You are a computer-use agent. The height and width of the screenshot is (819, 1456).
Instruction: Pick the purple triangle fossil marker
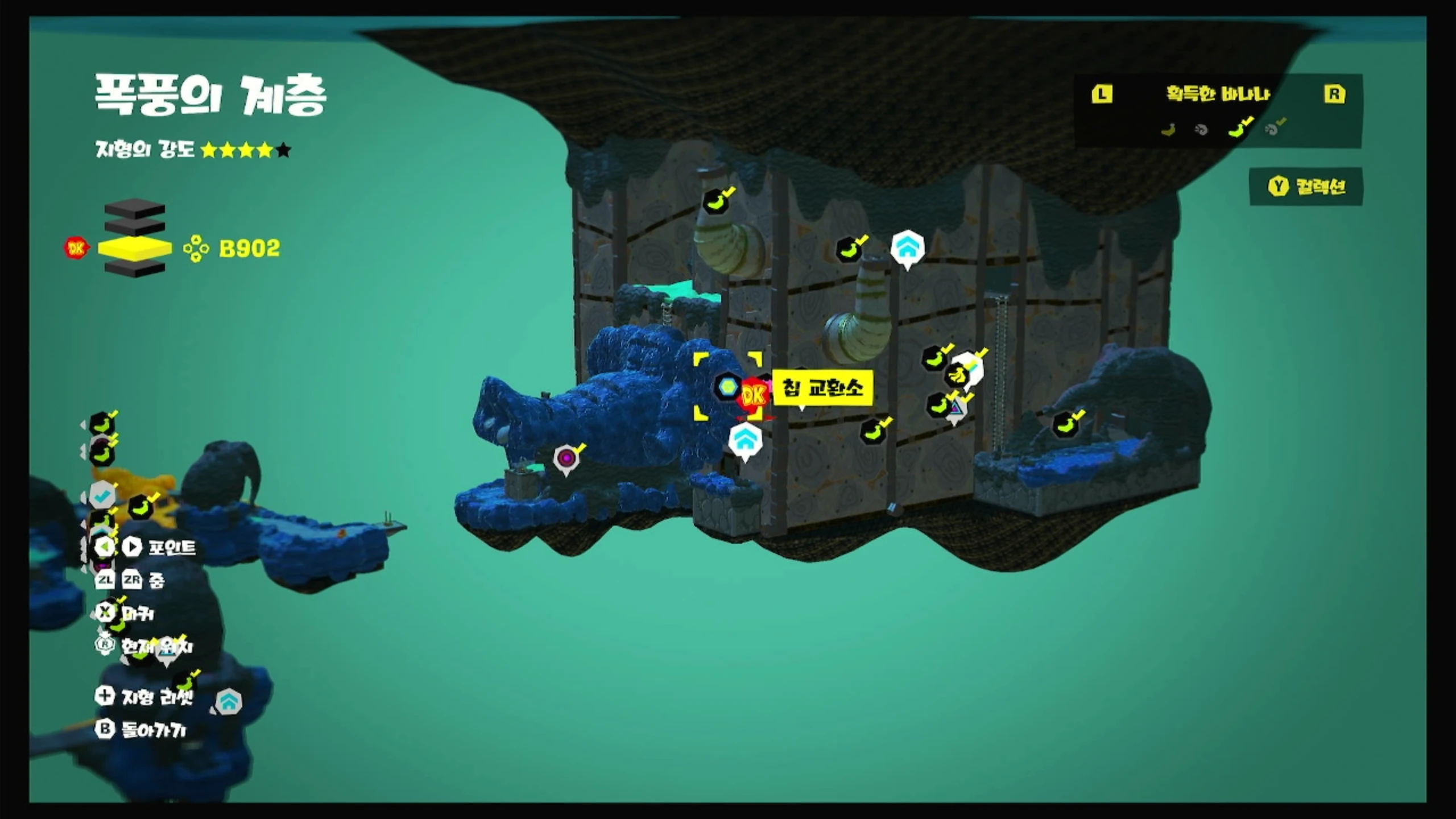[x=957, y=408]
